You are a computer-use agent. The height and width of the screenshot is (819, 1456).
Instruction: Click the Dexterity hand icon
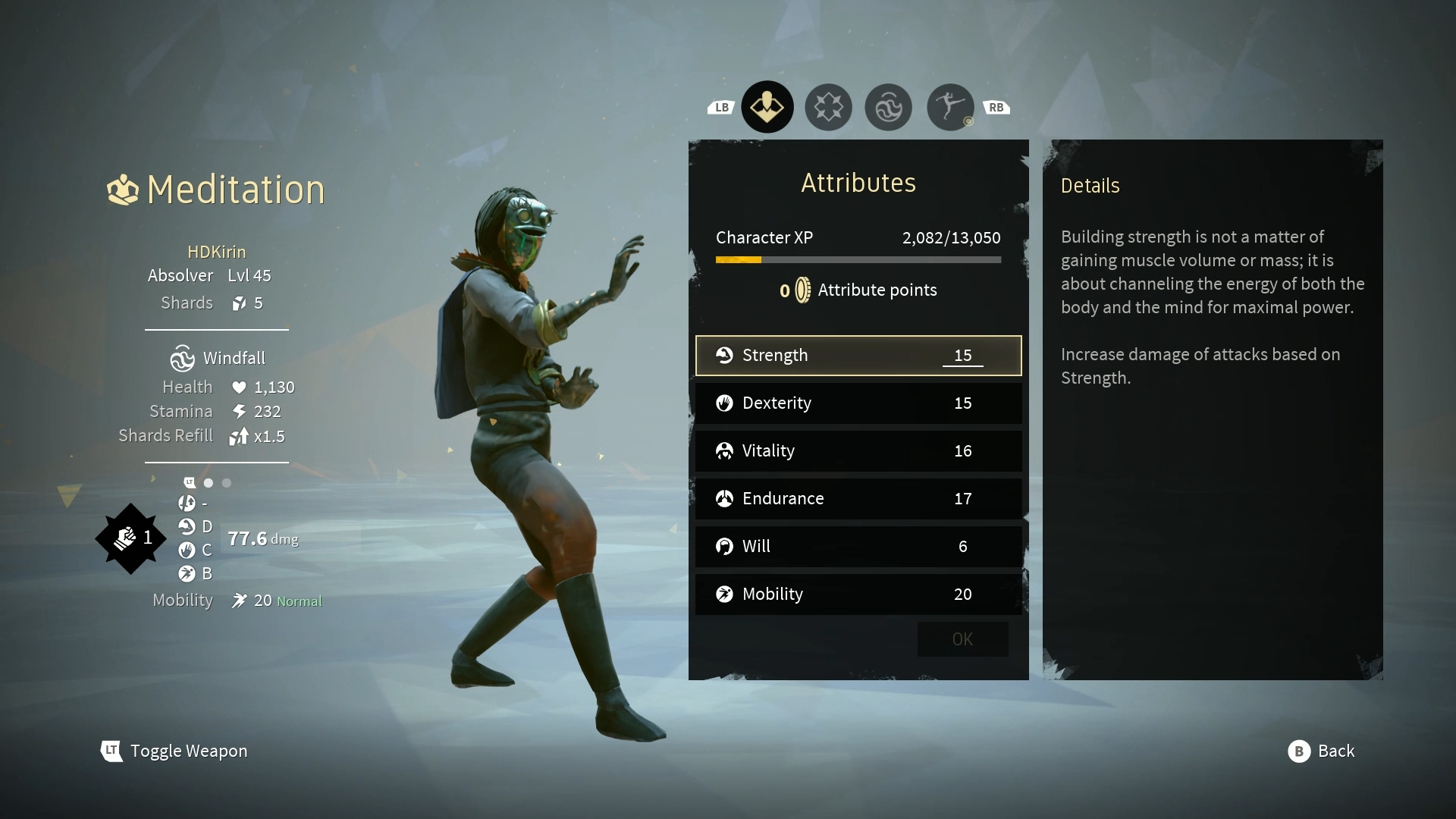(725, 403)
